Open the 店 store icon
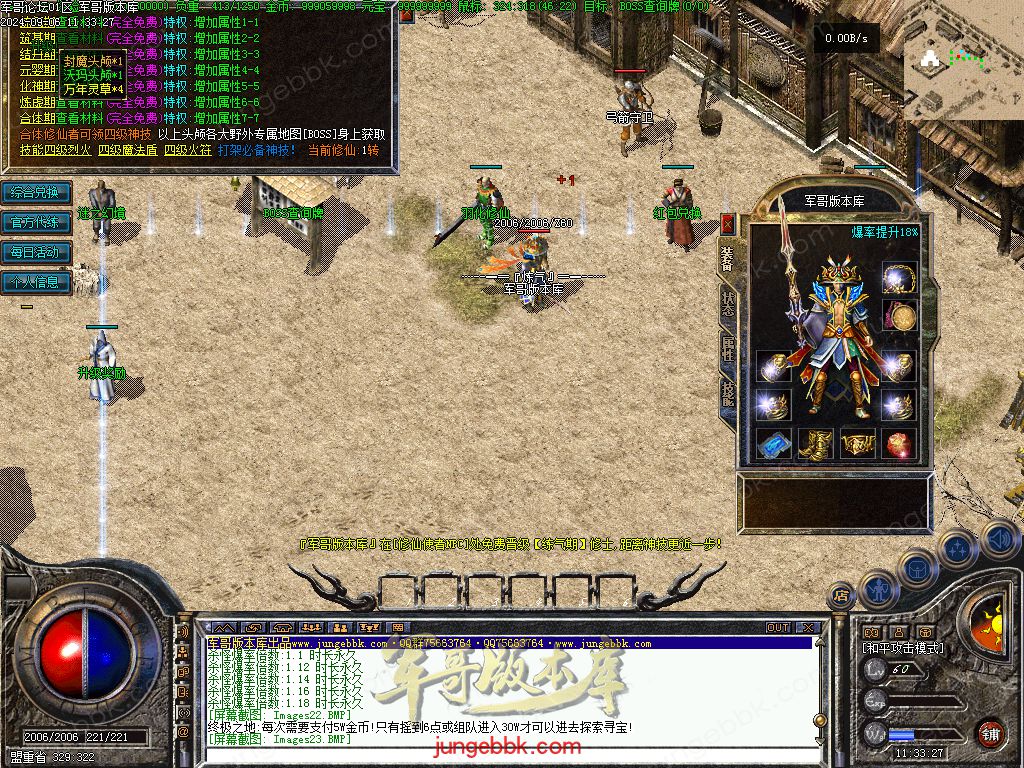This screenshot has width=1024, height=768. tap(841, 596)
